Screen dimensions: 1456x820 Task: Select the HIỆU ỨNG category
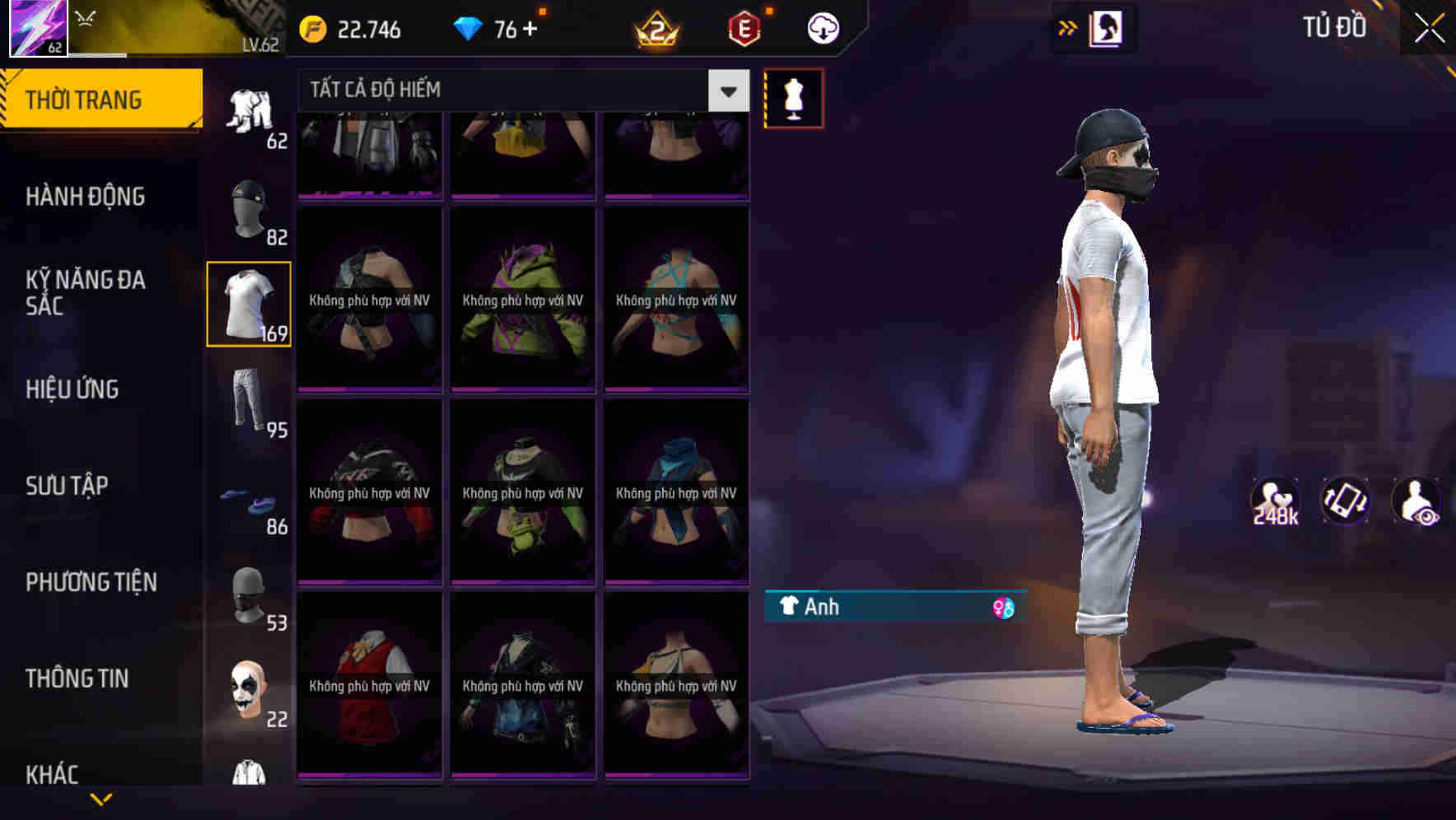[x=73, y=389]
